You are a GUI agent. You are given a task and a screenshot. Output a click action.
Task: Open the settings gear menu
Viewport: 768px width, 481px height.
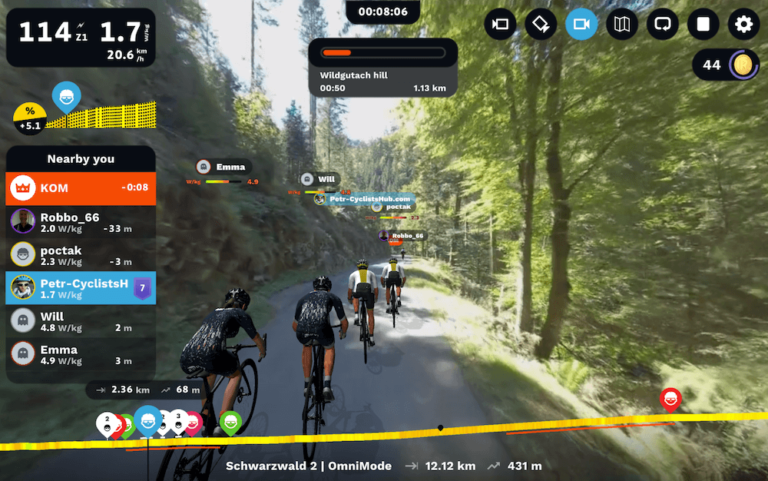tap(743, 24)
